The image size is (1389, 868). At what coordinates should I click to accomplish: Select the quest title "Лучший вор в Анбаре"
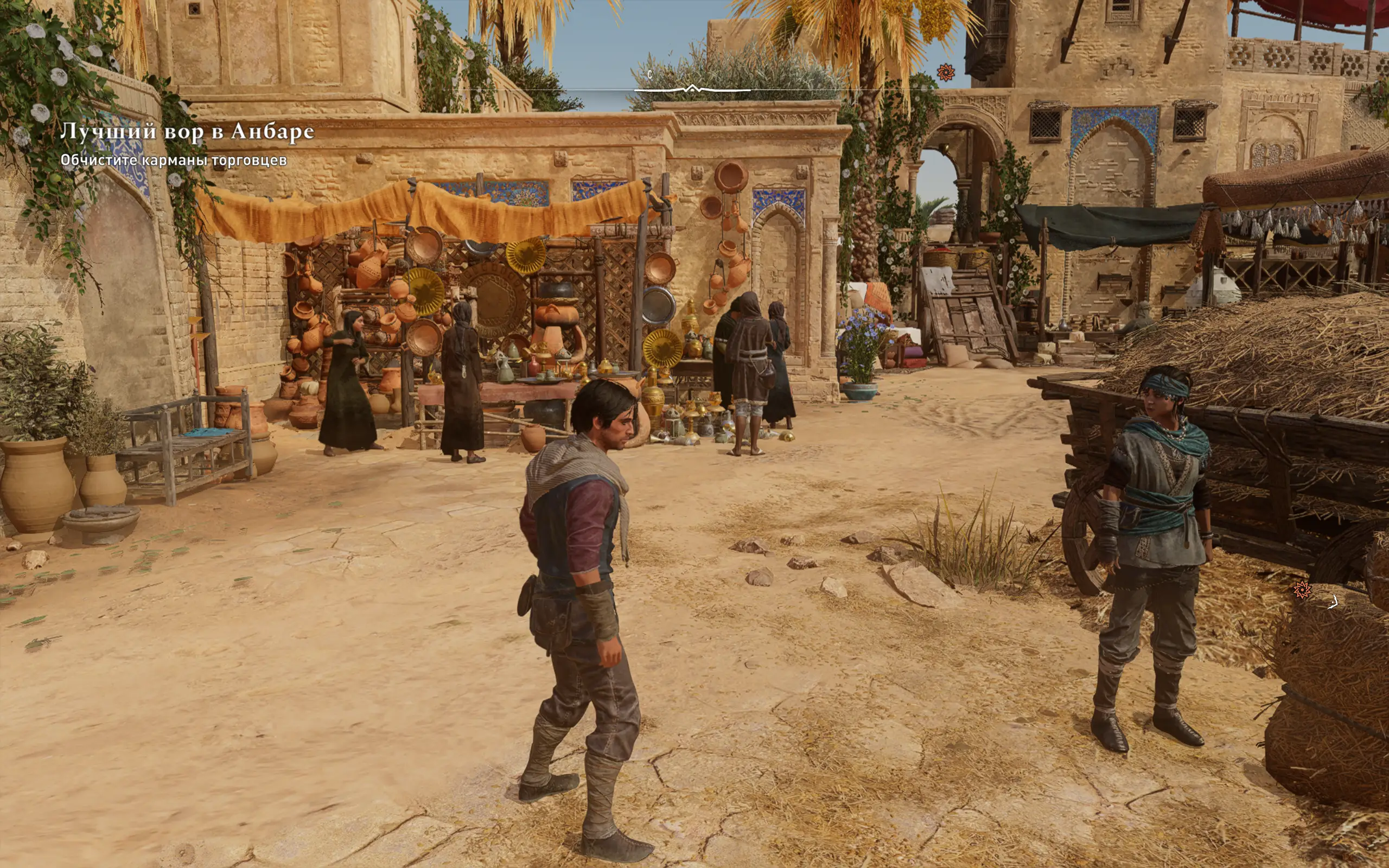tap(187, 131)
